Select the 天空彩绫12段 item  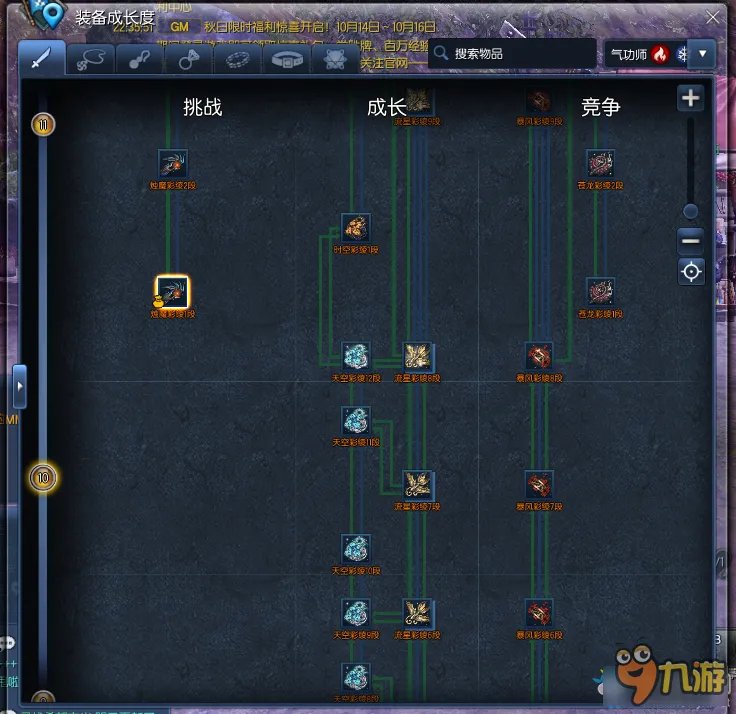click(x=356, y=356)
